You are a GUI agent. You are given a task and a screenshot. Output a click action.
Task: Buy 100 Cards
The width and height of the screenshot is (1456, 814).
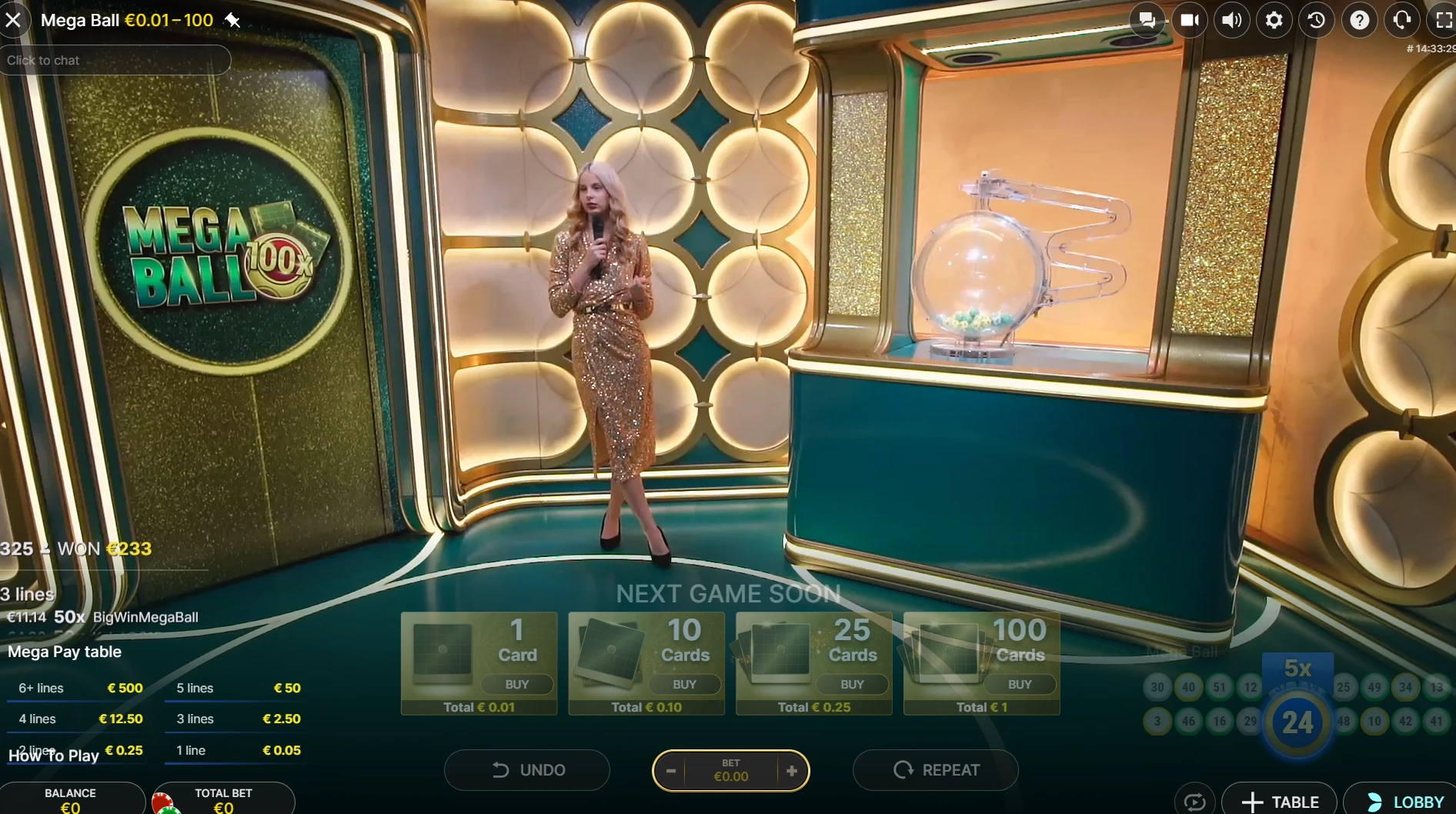pyautogui.click(x=1020, y=684)
